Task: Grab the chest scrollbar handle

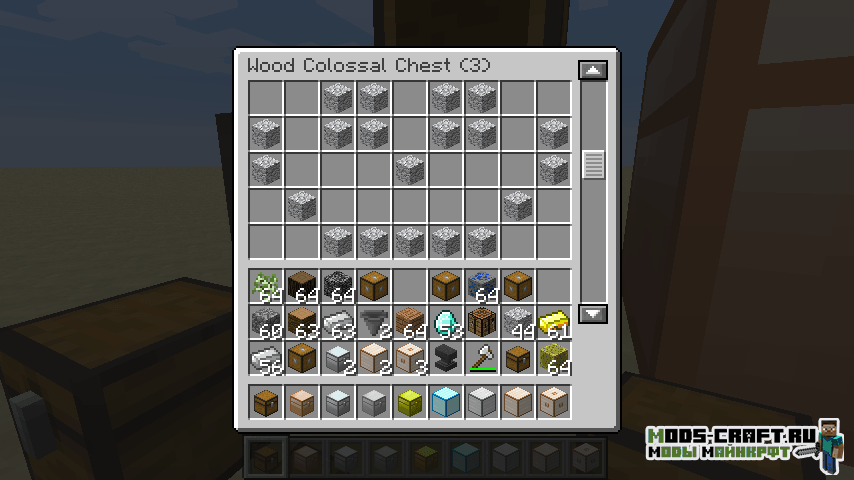Action: pyautogui.click(x=593, y=165)
